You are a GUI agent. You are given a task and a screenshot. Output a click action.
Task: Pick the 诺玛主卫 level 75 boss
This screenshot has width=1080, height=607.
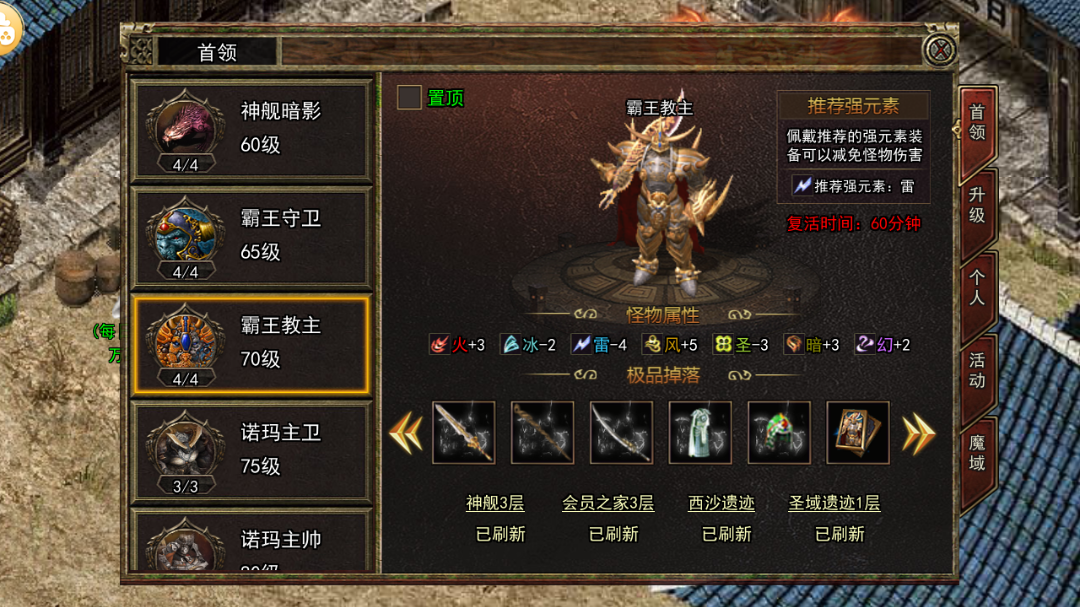point(252,450)
